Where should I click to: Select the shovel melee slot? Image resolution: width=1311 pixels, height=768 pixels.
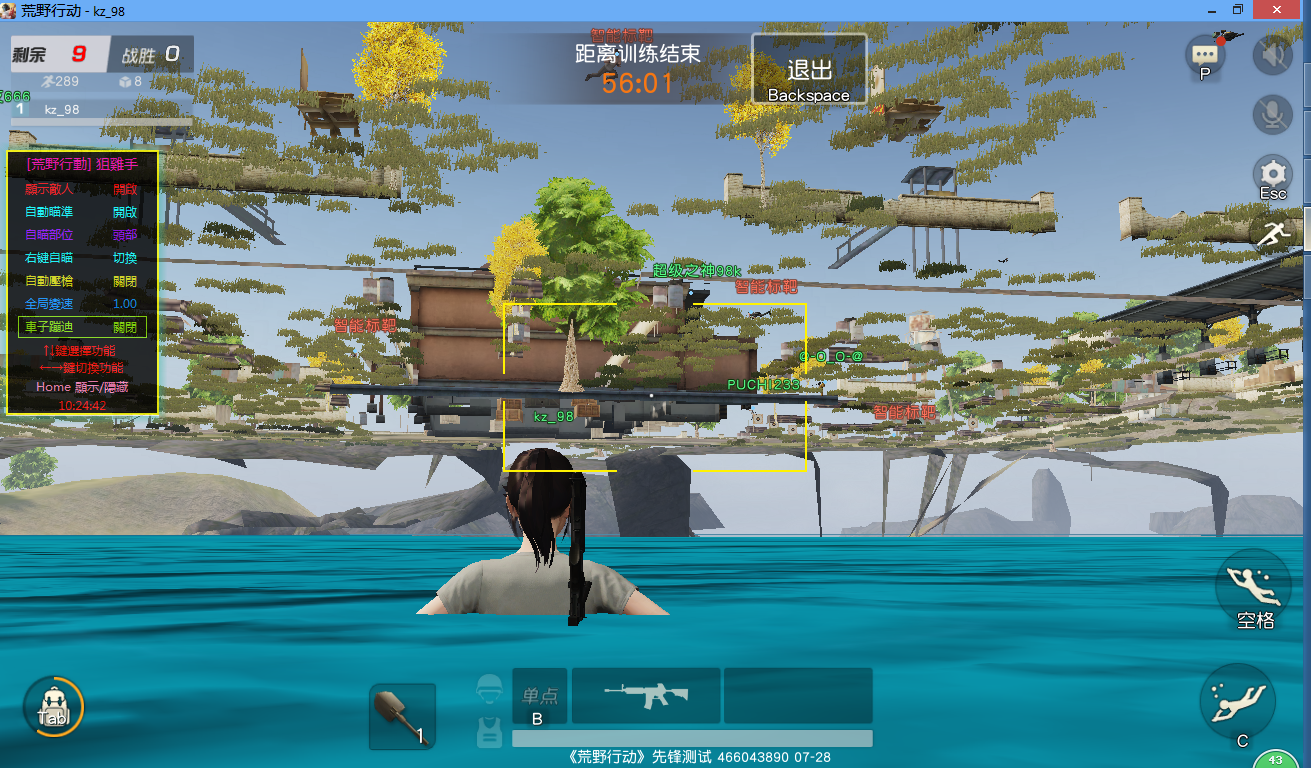[x=402, y=716]
